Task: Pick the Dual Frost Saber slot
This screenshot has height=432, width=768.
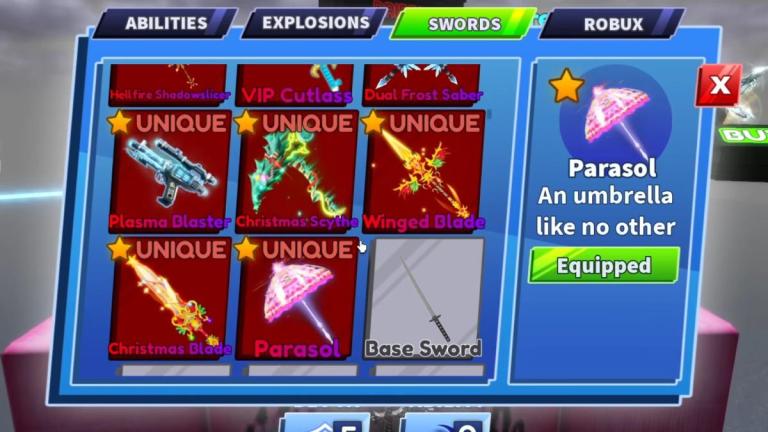Action: (x=424, y=84)
